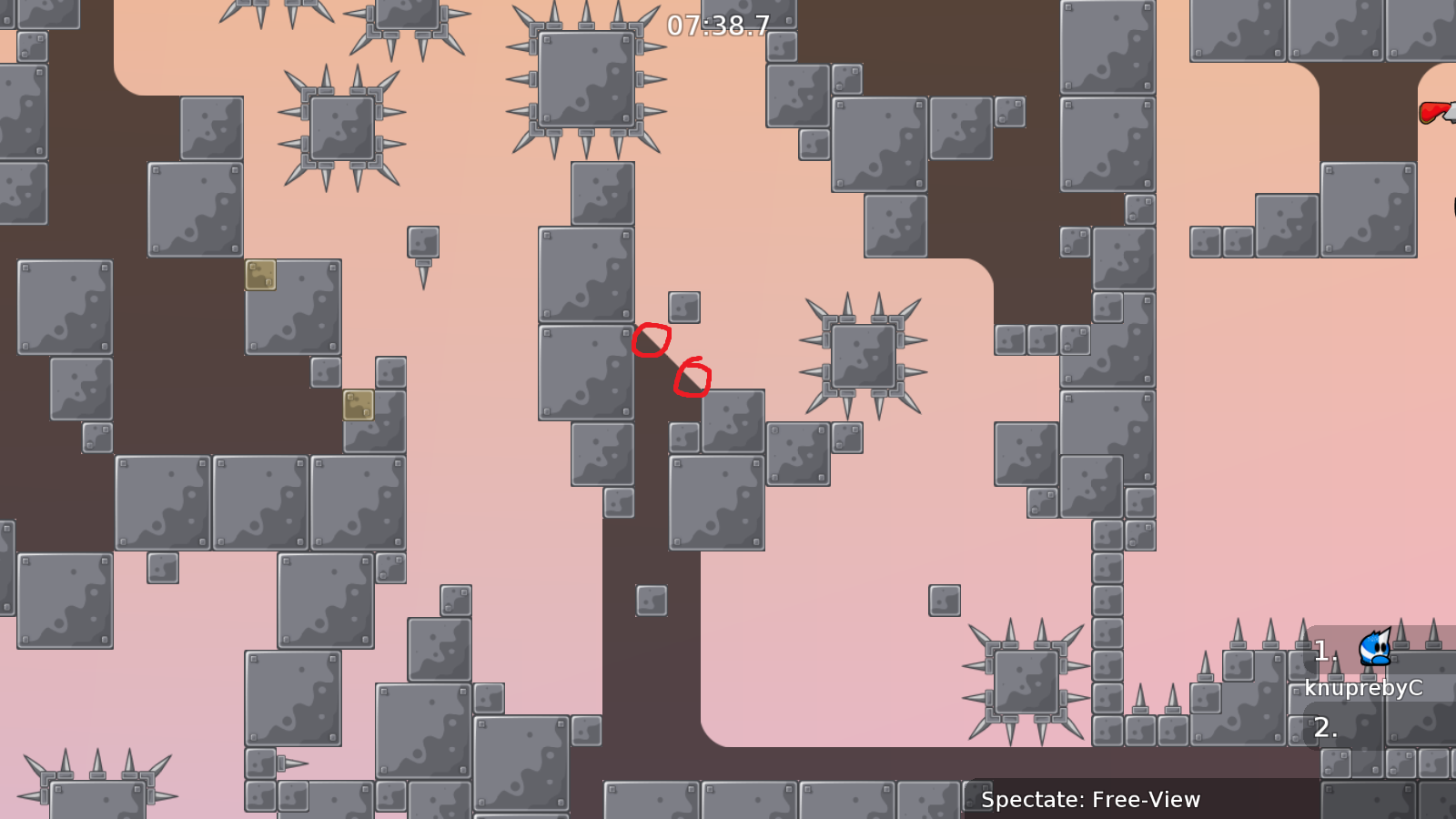The width and height of the screenshot is (1456, 819).
Task: Click the upper red circle annotation
Action: pyautogui.click(x=652, y=339)
